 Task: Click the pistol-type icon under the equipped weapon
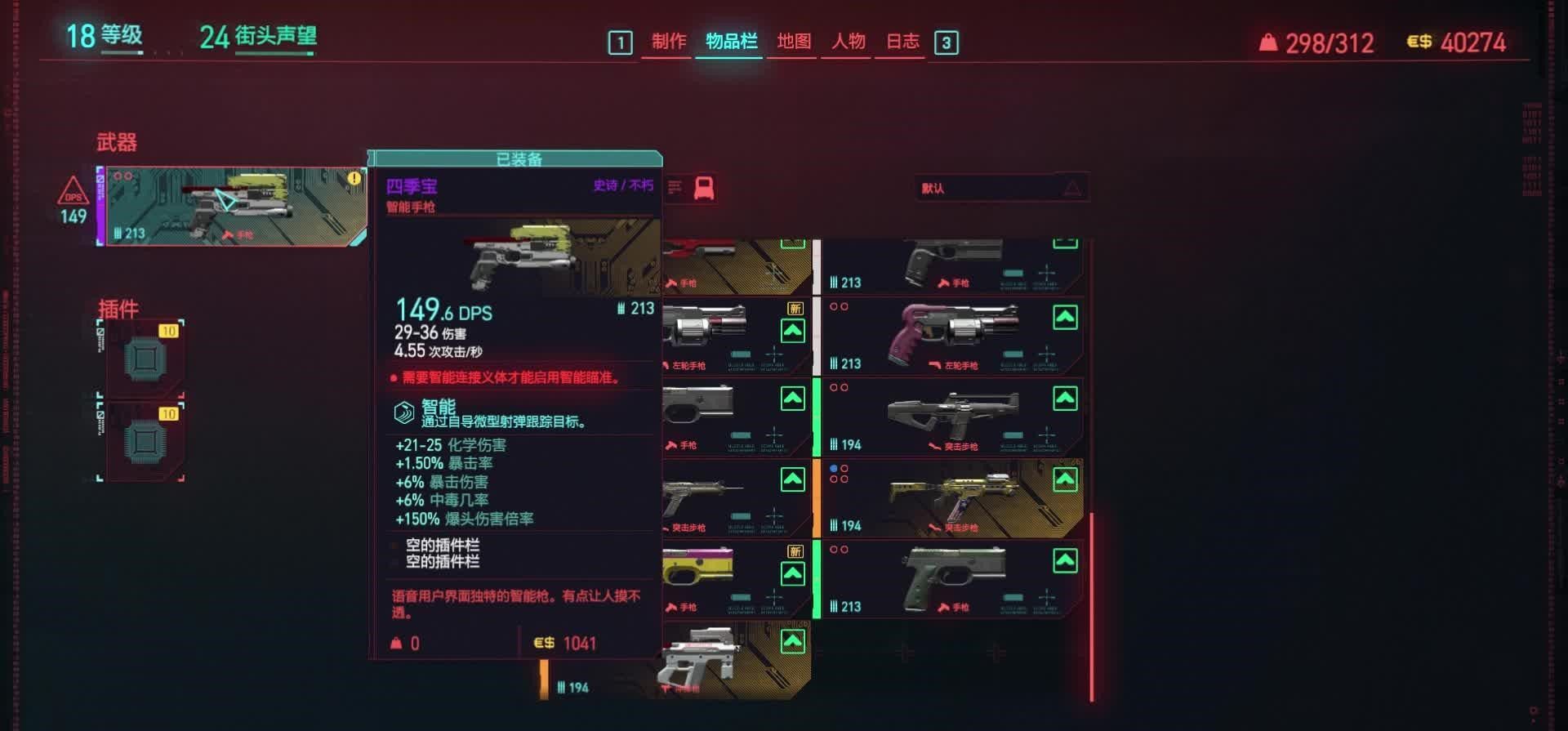[227, 236]
